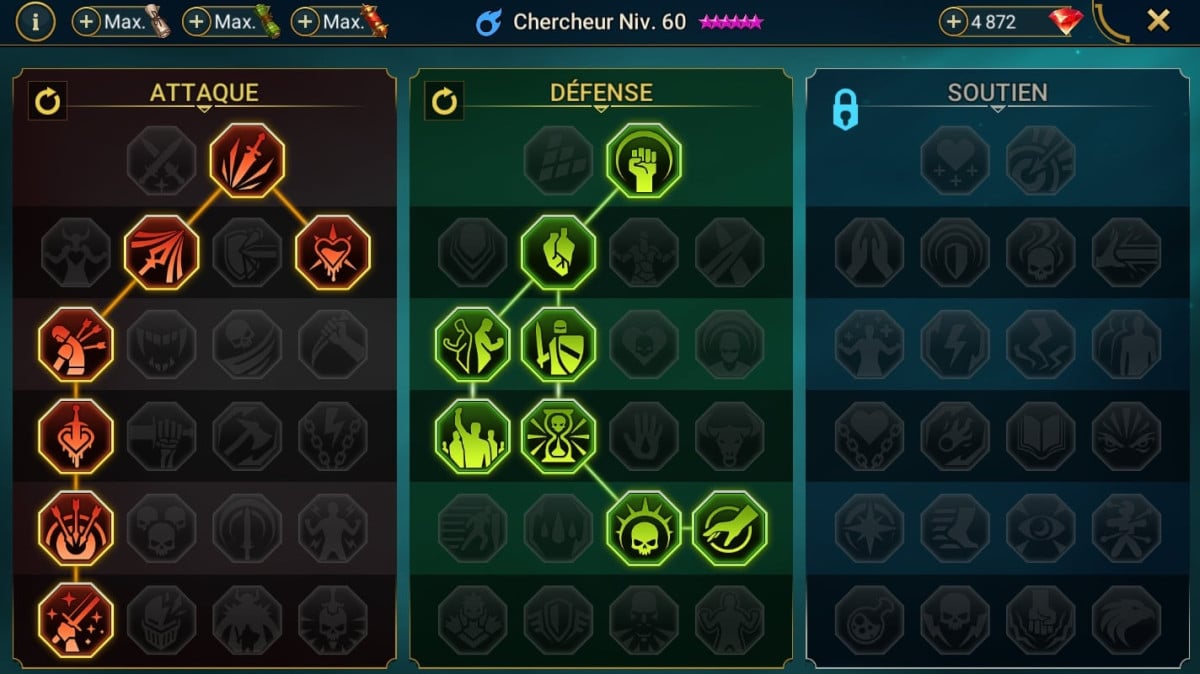
Task: Reset the Attaque mastery tree
Action: click(47, 100)
